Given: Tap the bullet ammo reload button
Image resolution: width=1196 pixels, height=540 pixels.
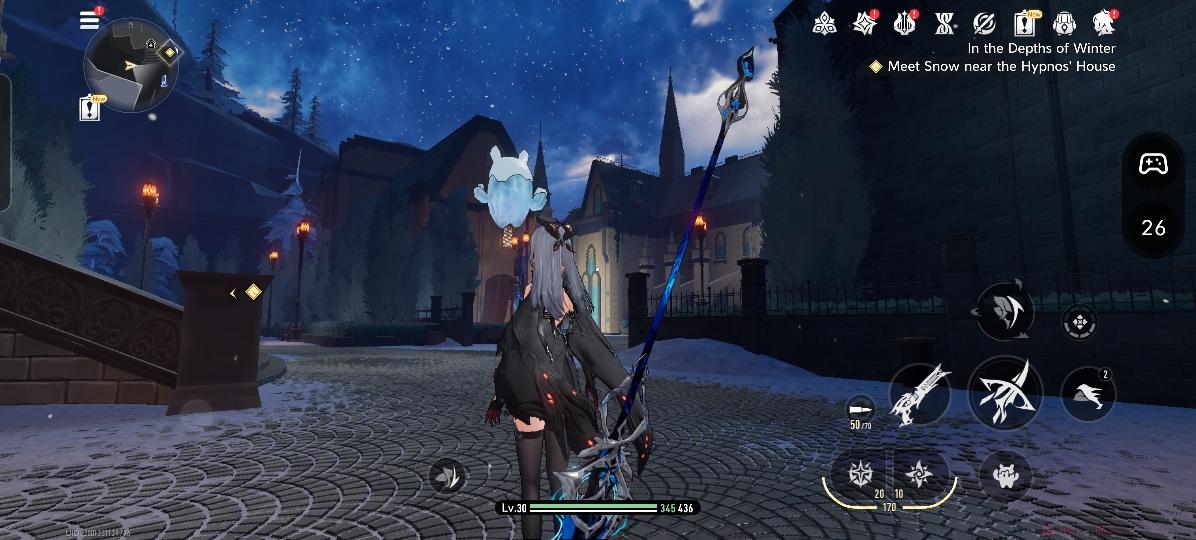Looking at the screenshot, I should point(859,409).
